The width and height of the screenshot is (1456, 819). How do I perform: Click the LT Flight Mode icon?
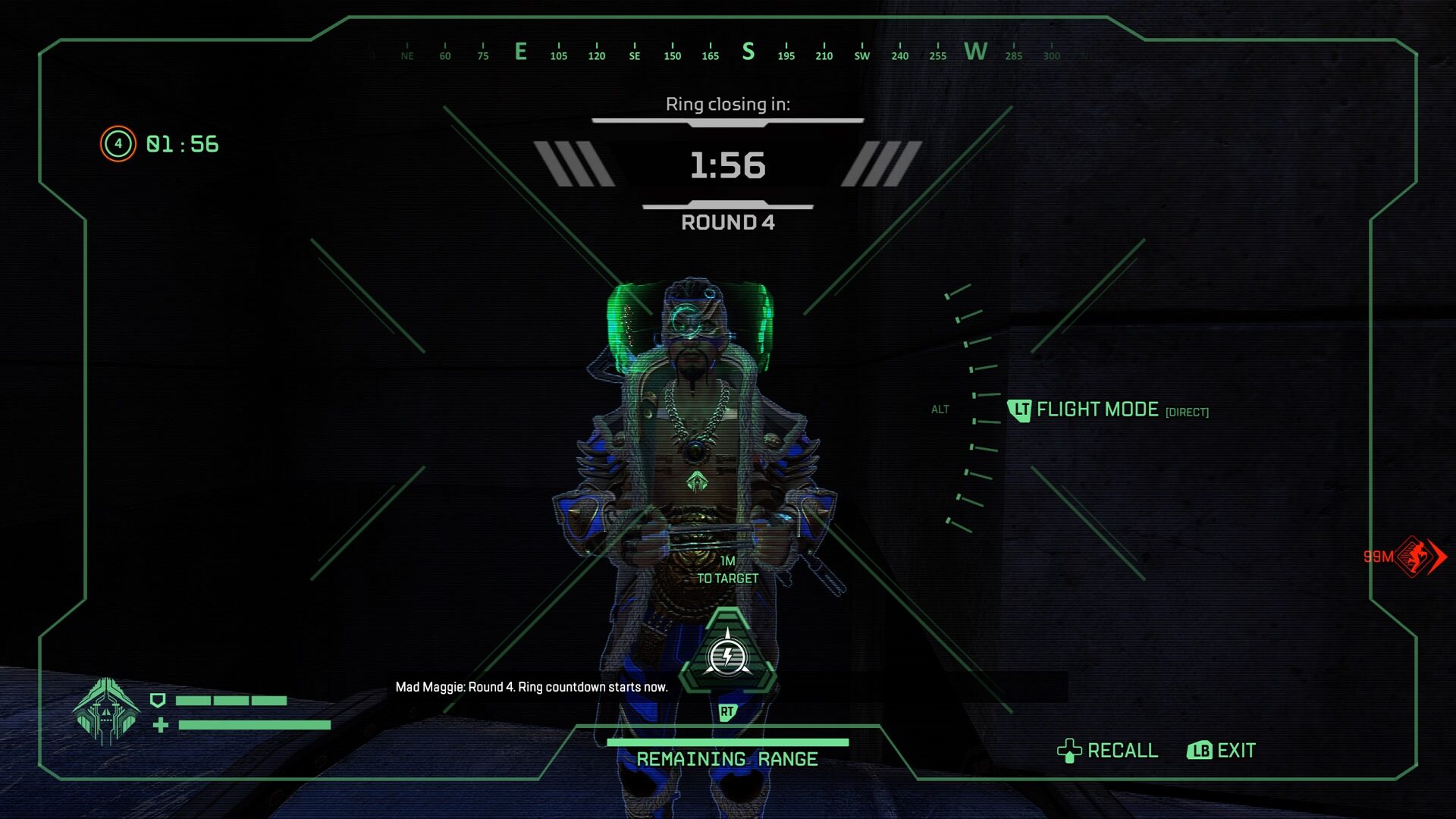[x=1020, y=409]
